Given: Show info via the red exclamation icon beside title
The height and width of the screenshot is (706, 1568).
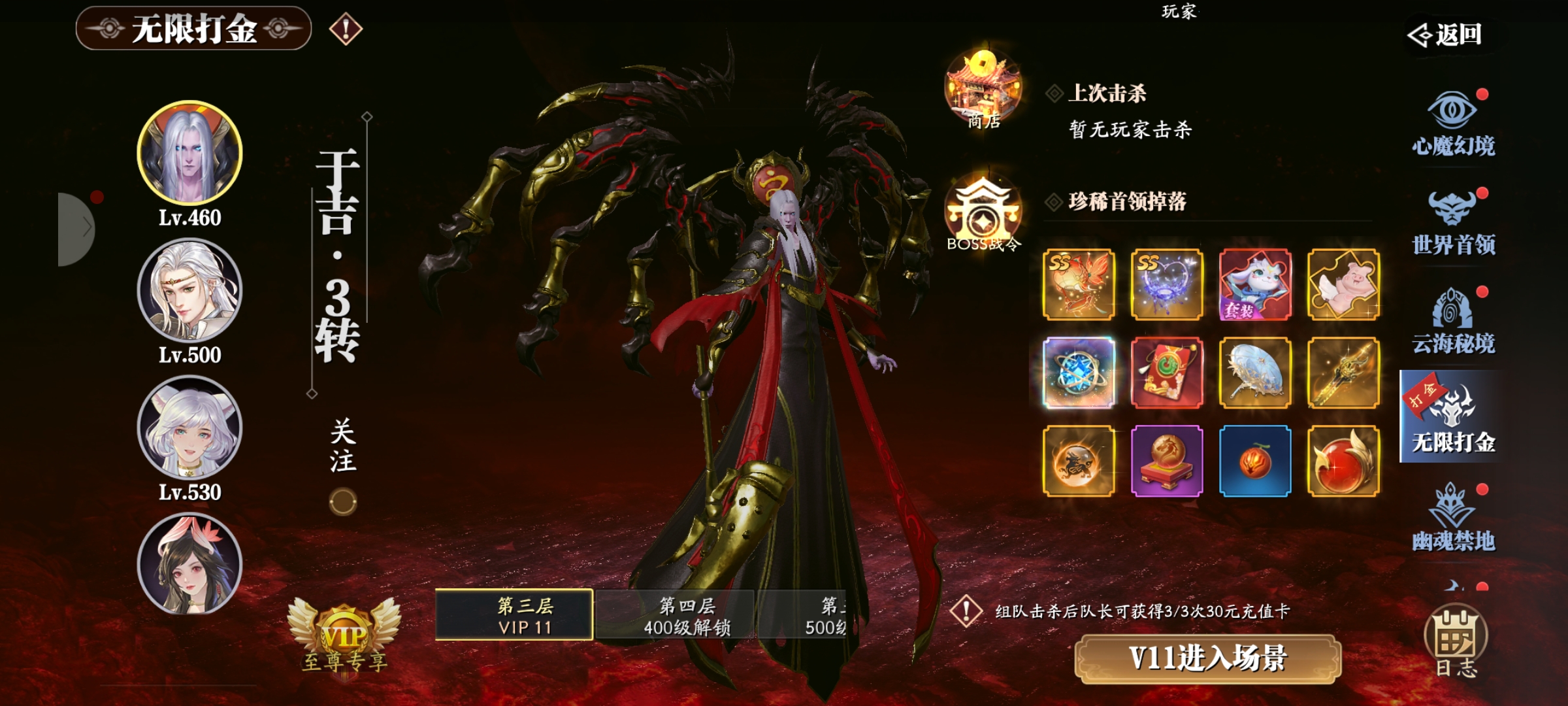Looking at the screenshot, I should 346,29.
